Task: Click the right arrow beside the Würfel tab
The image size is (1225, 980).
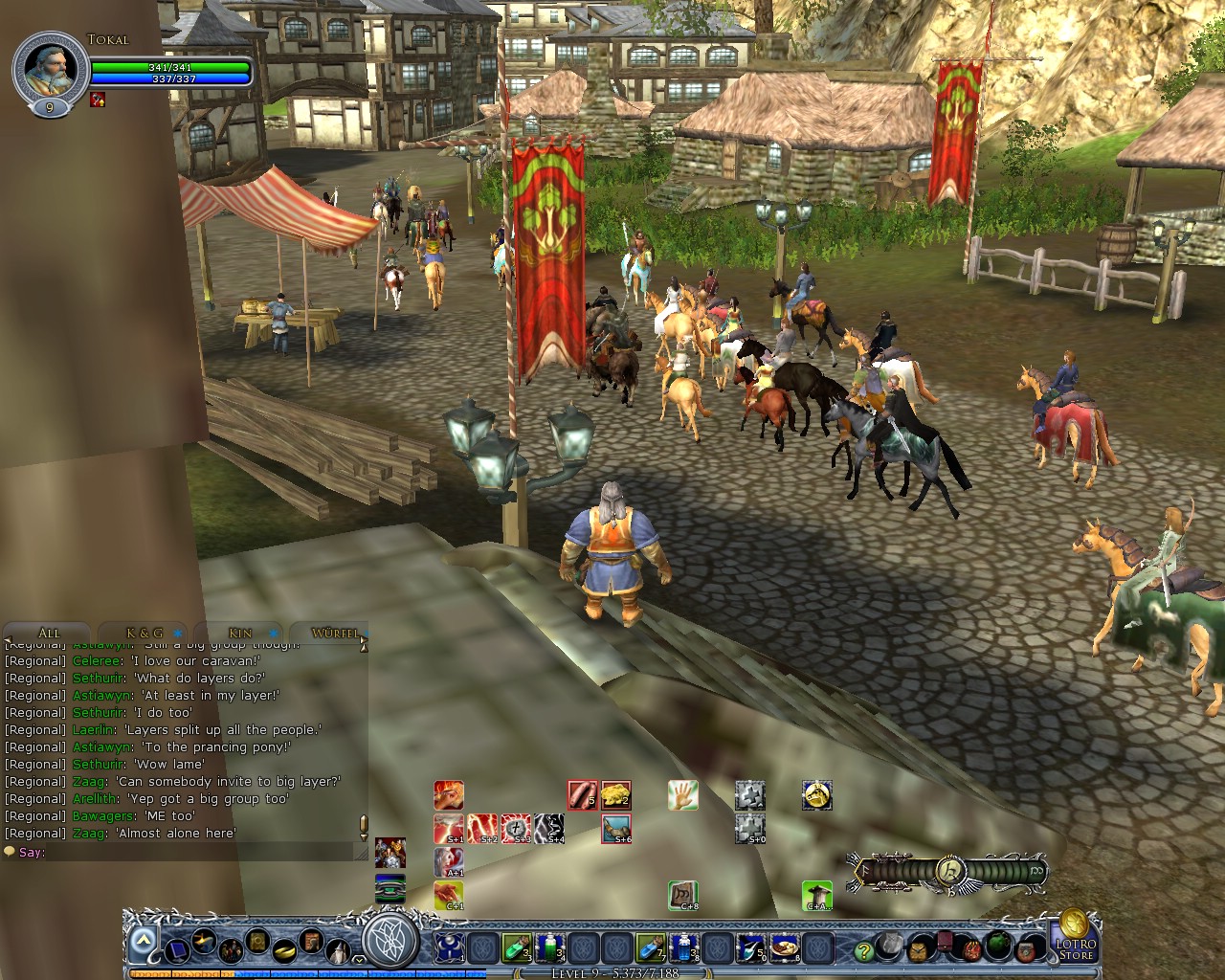Action: (x=362, y=639)
